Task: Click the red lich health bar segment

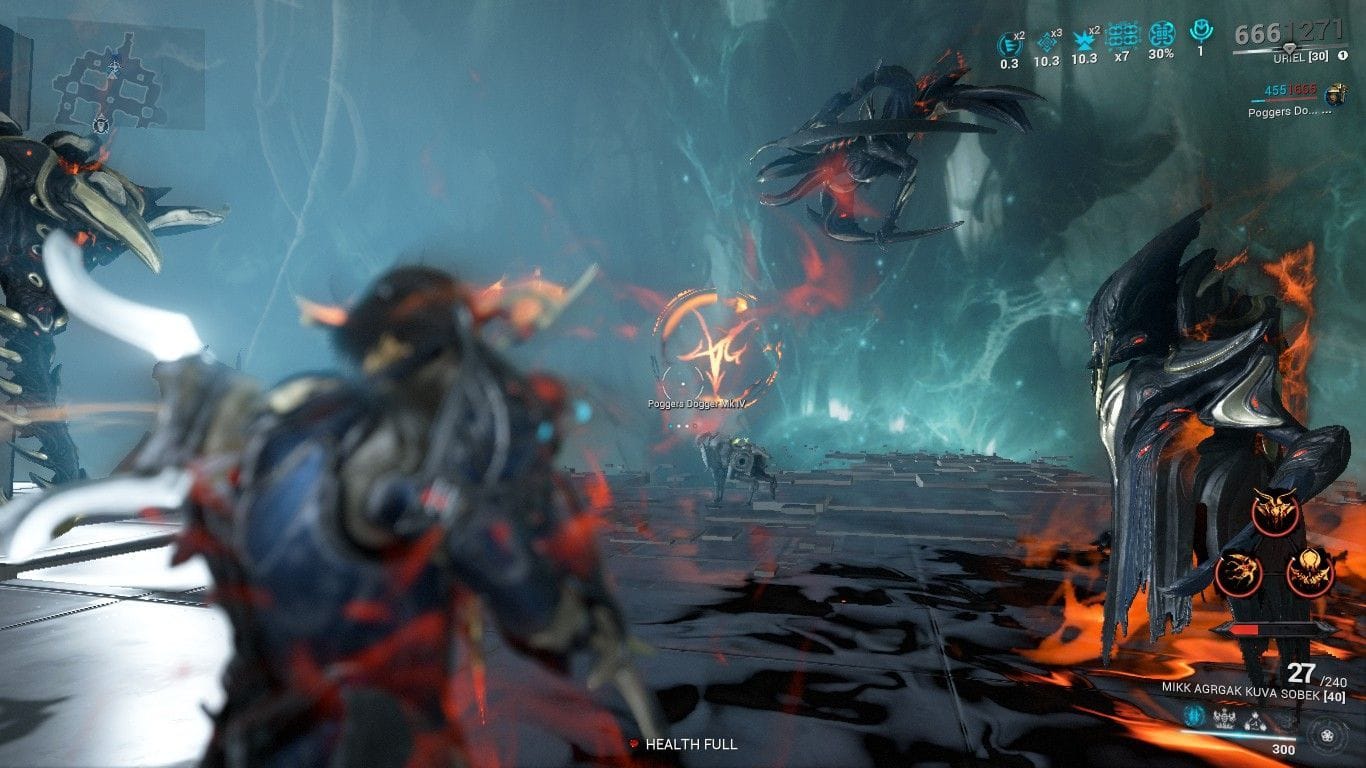Action: click(1246, 627)
